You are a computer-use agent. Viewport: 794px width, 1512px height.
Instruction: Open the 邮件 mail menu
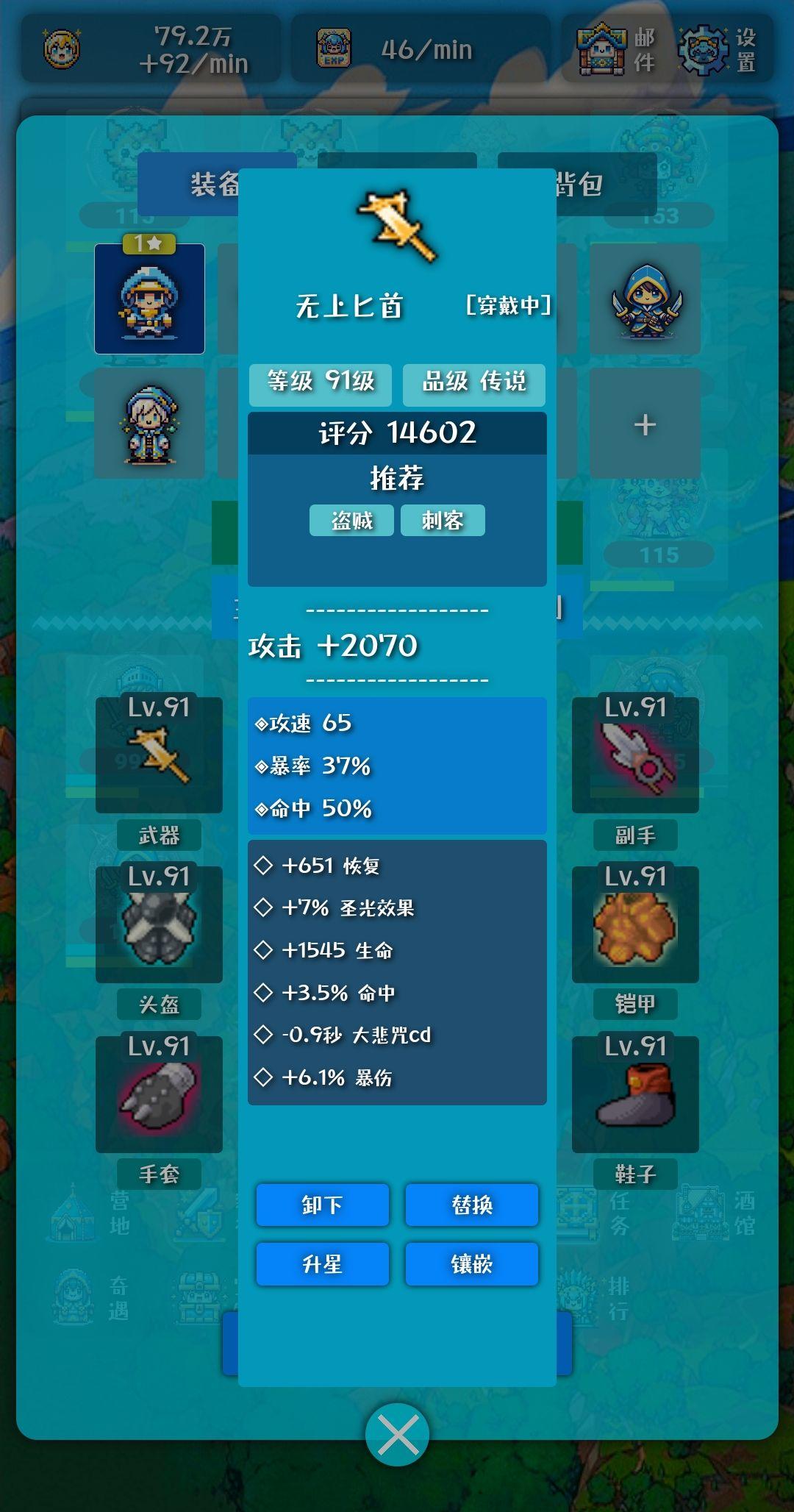(616, 49)
